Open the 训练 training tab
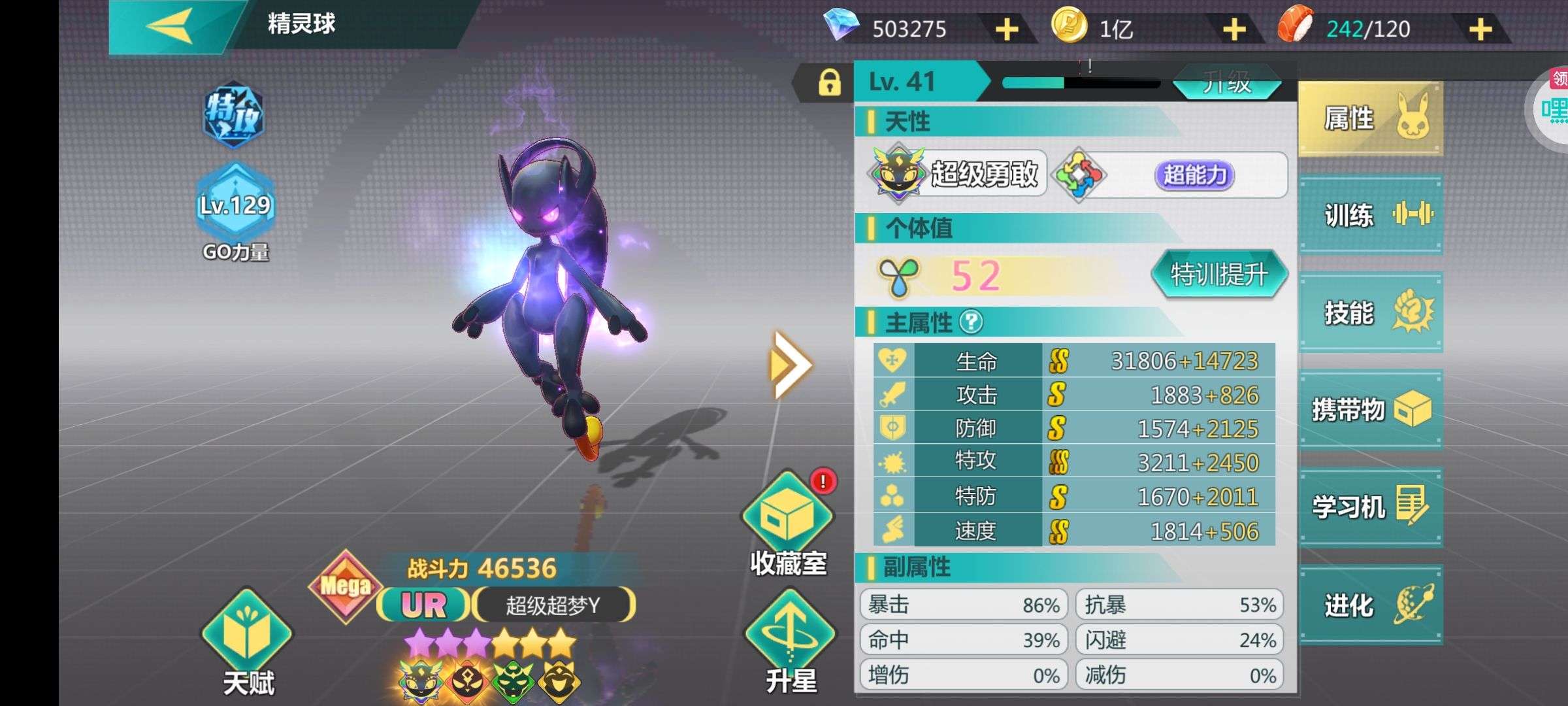The width and height of the screenshot is (1568, 706). [1370, 214]
